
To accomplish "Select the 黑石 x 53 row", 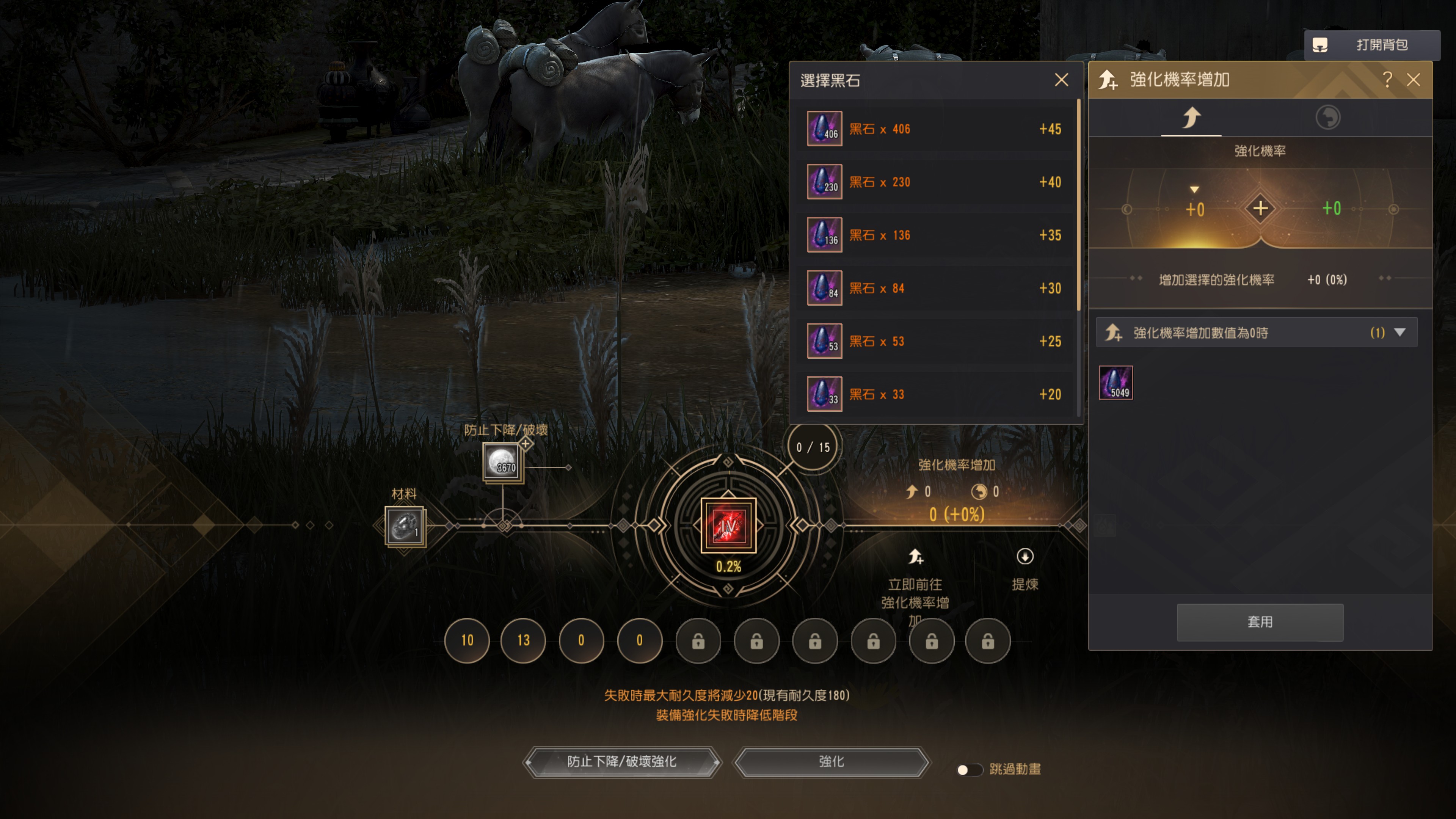I will 935,341.
